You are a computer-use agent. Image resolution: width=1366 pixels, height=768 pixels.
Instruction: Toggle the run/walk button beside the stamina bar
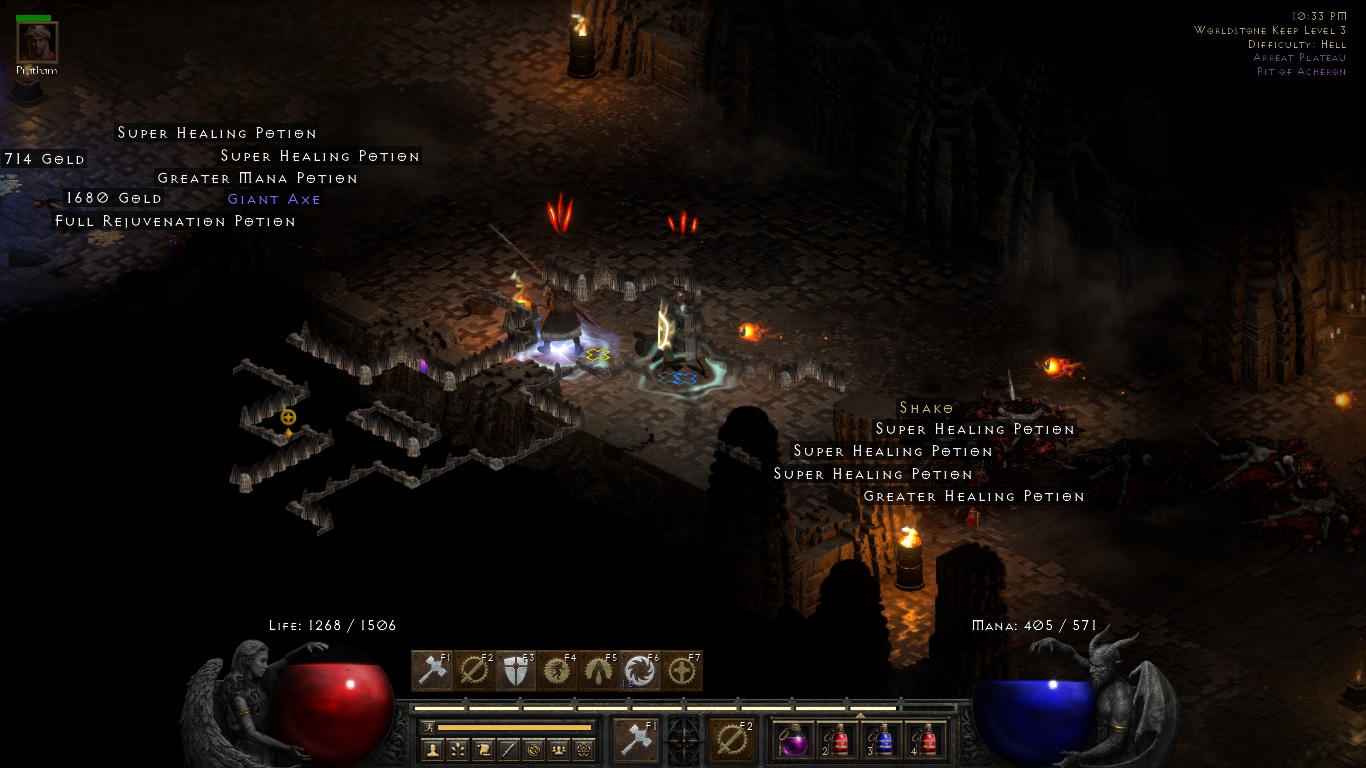[x=429, y=727]
